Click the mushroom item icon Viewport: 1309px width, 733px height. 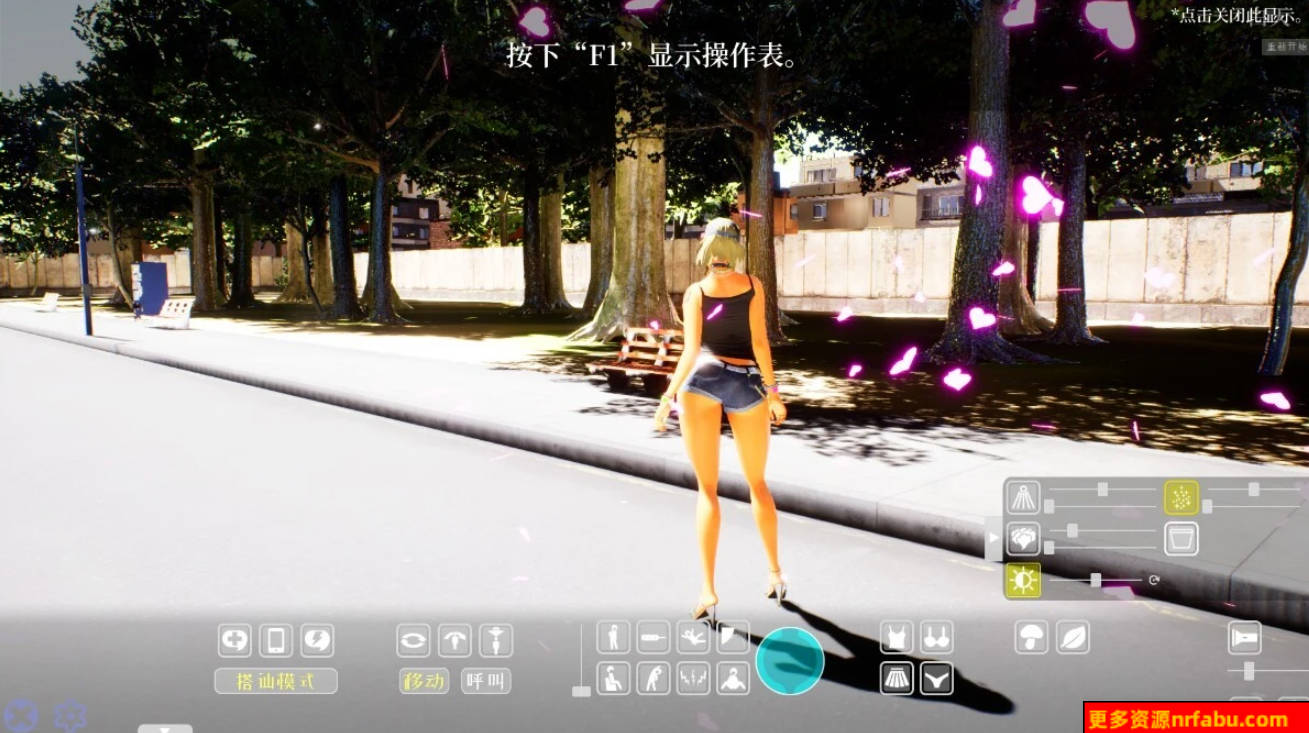[x=1032, y=636]
